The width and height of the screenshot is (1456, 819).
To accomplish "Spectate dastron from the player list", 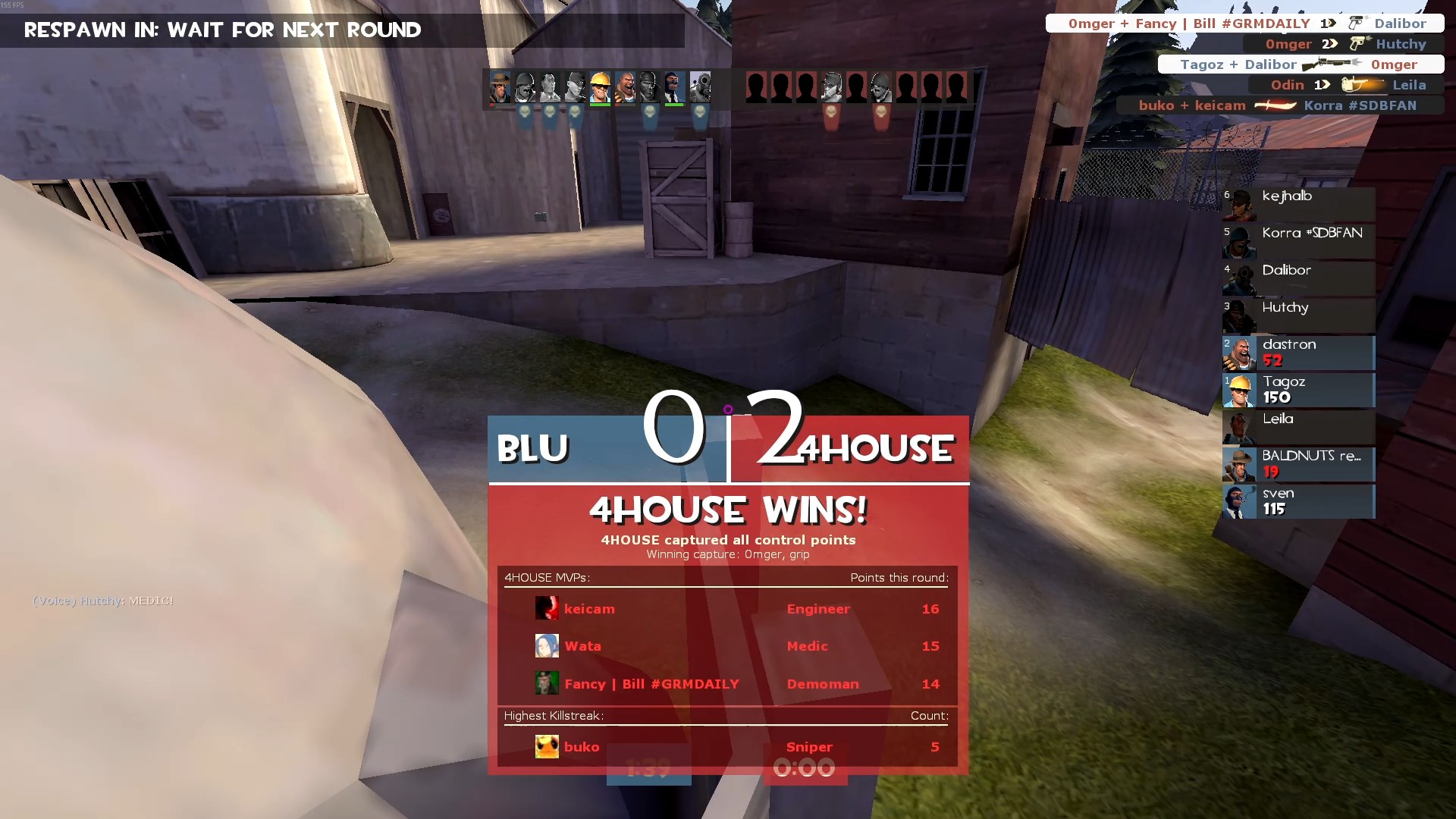I will pos(1298,353).
